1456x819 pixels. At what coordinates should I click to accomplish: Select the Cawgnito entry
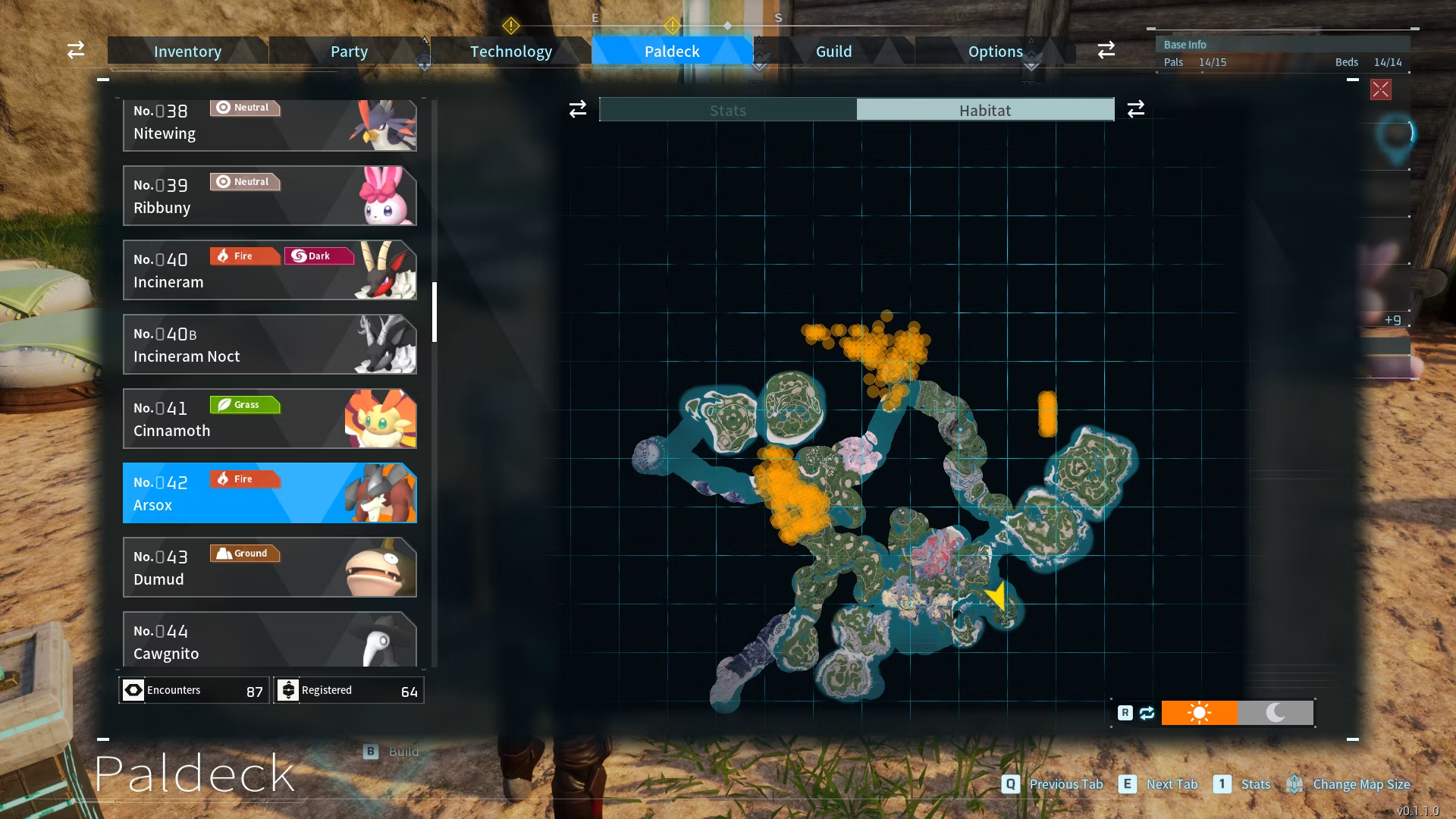(269, 640)
